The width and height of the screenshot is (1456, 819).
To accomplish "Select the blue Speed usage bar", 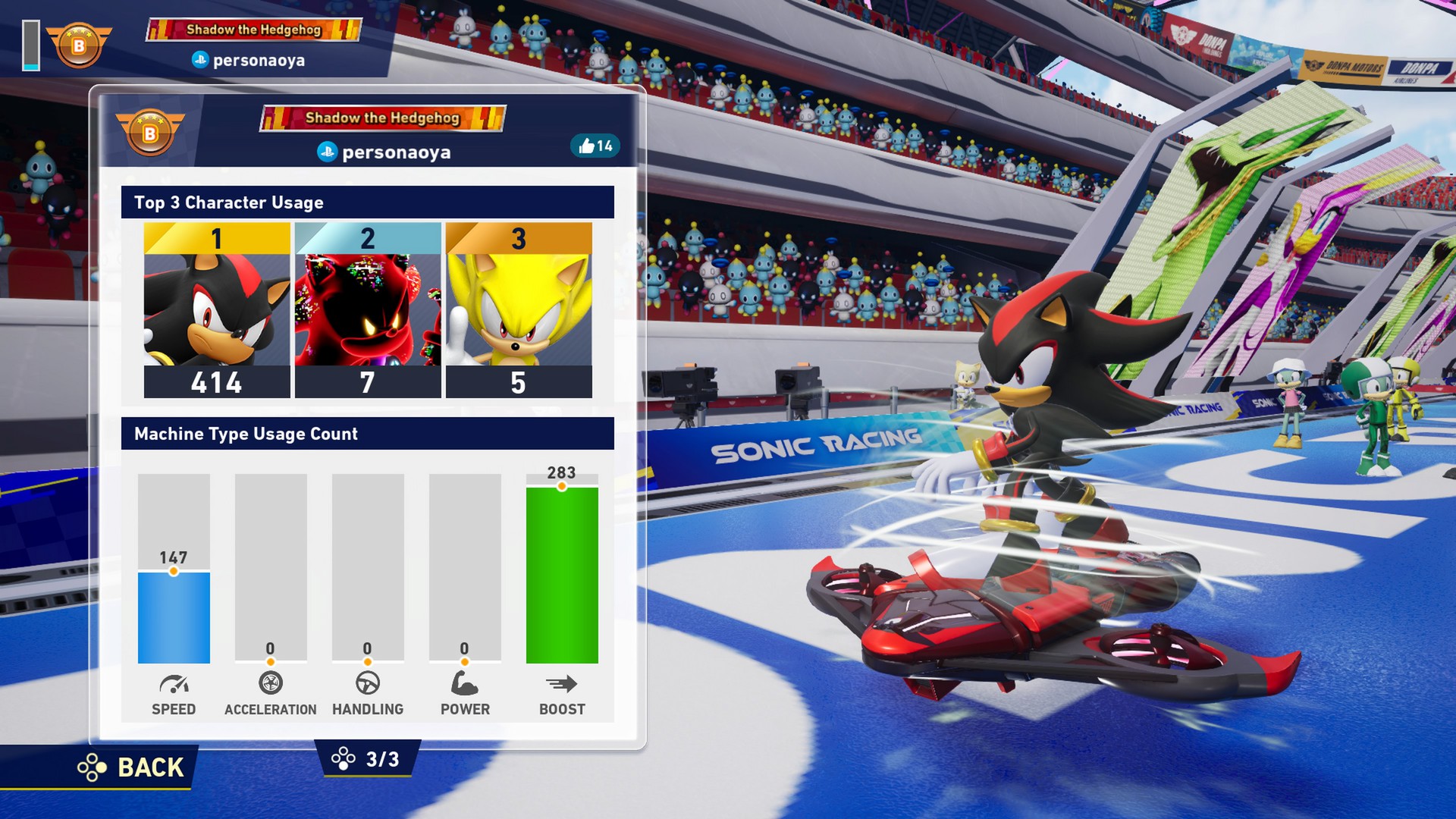I will [x=174, y=617].
